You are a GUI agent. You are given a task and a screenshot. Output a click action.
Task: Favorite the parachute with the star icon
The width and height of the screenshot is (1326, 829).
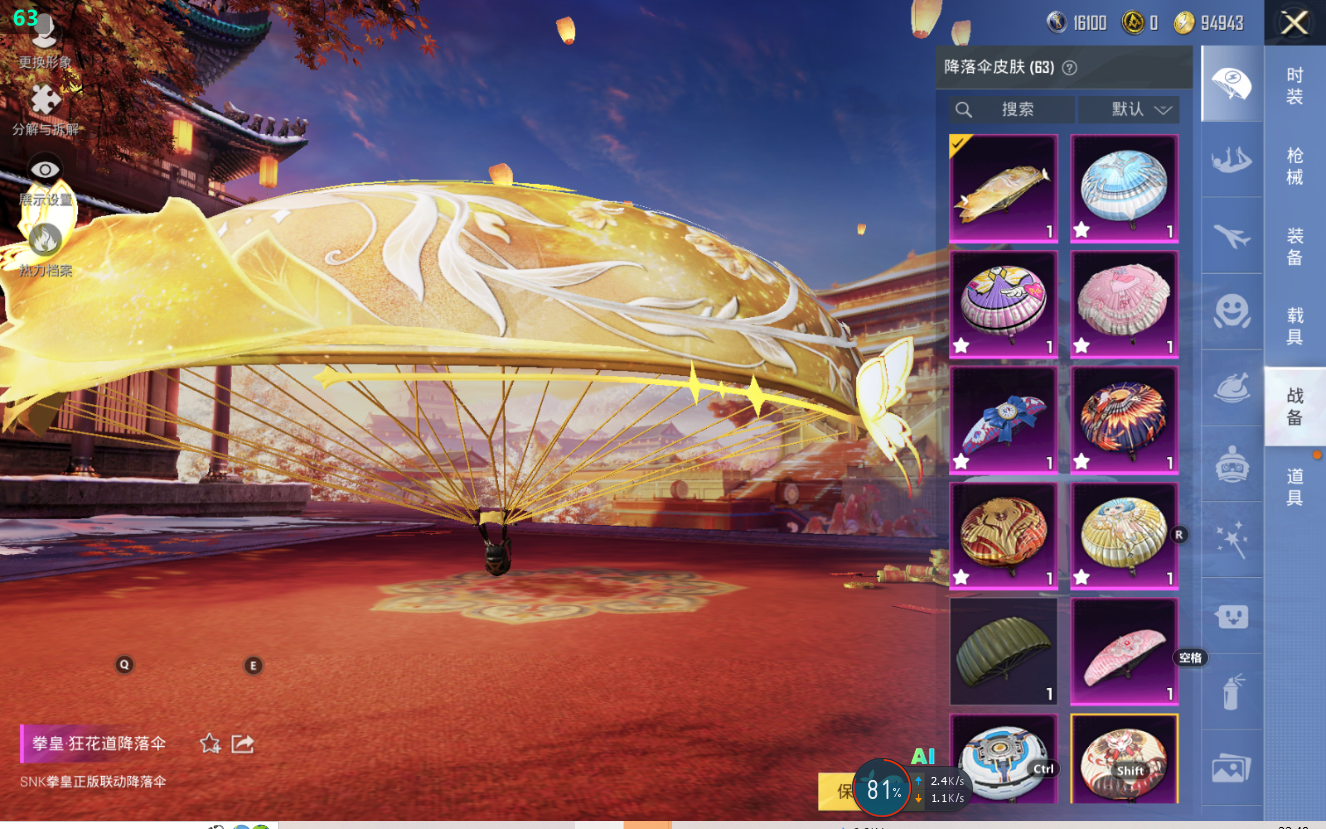(x=210, y=744)
